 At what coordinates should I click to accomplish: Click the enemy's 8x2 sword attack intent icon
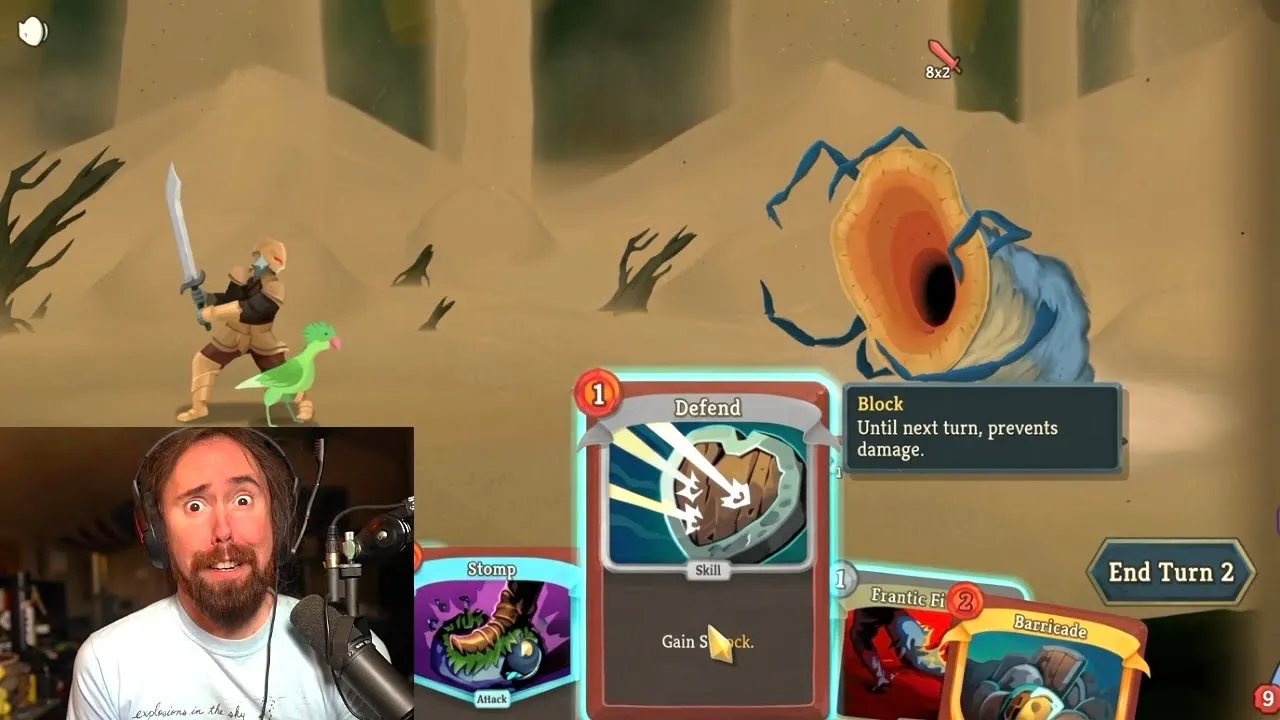[941, 60]
